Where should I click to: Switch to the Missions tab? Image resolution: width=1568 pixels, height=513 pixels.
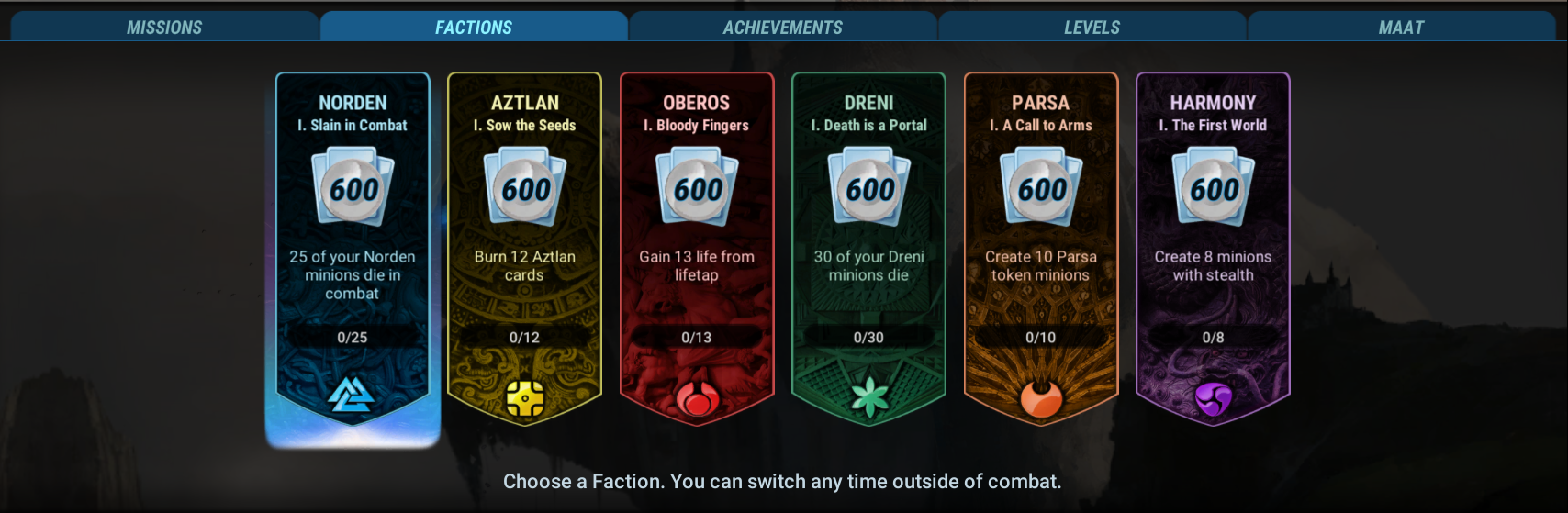164,28
